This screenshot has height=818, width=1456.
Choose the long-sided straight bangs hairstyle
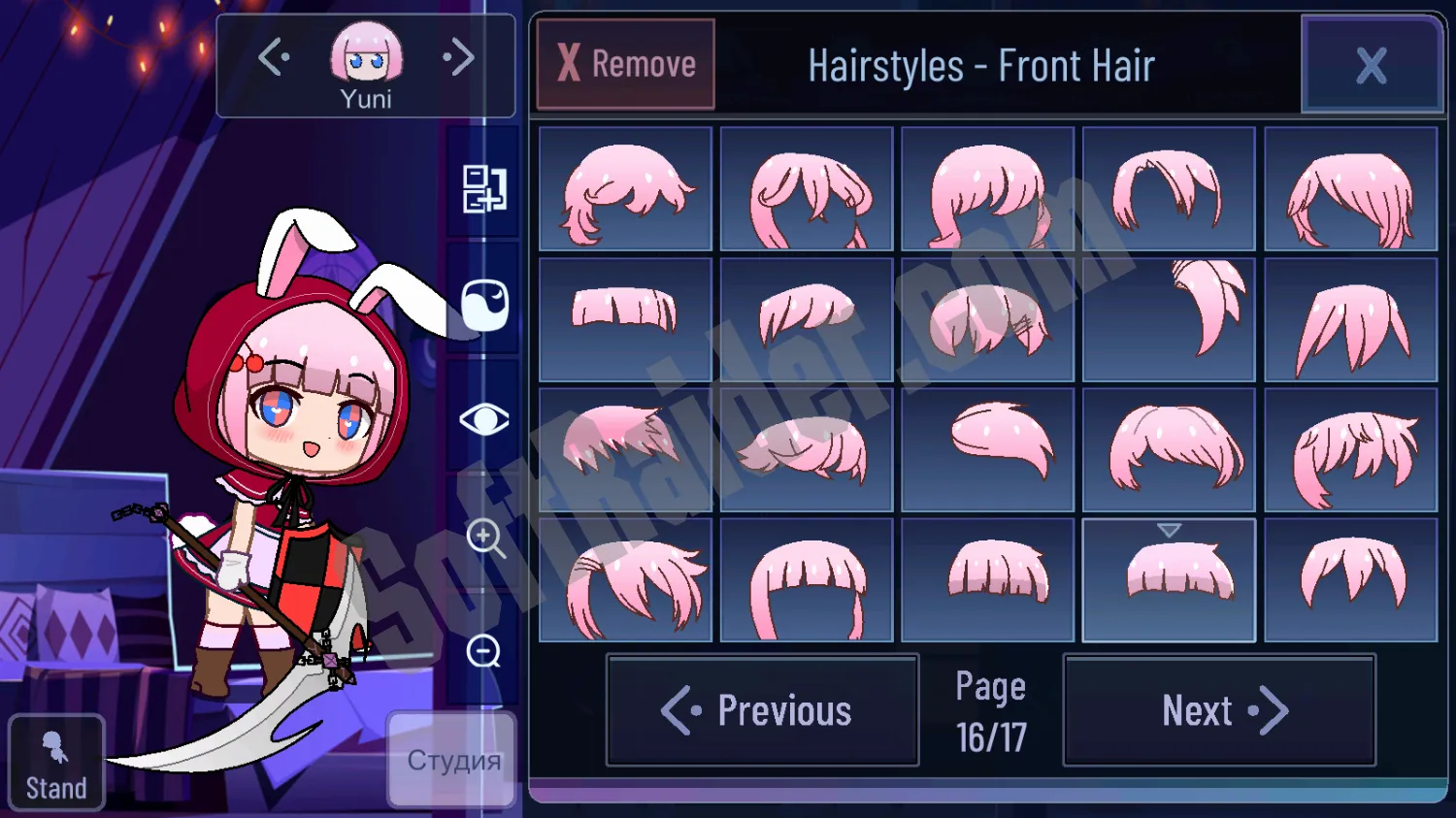(807, 580)
